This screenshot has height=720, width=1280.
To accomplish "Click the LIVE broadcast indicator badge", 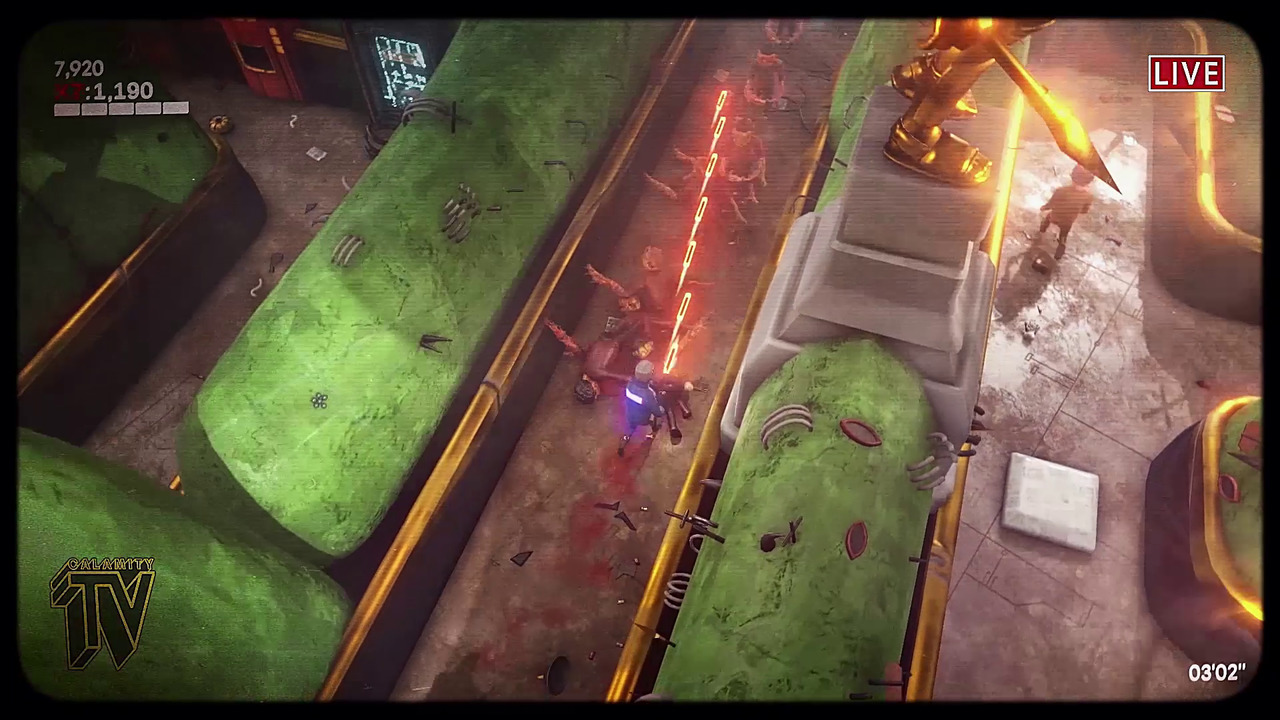I will (1186, 73).
